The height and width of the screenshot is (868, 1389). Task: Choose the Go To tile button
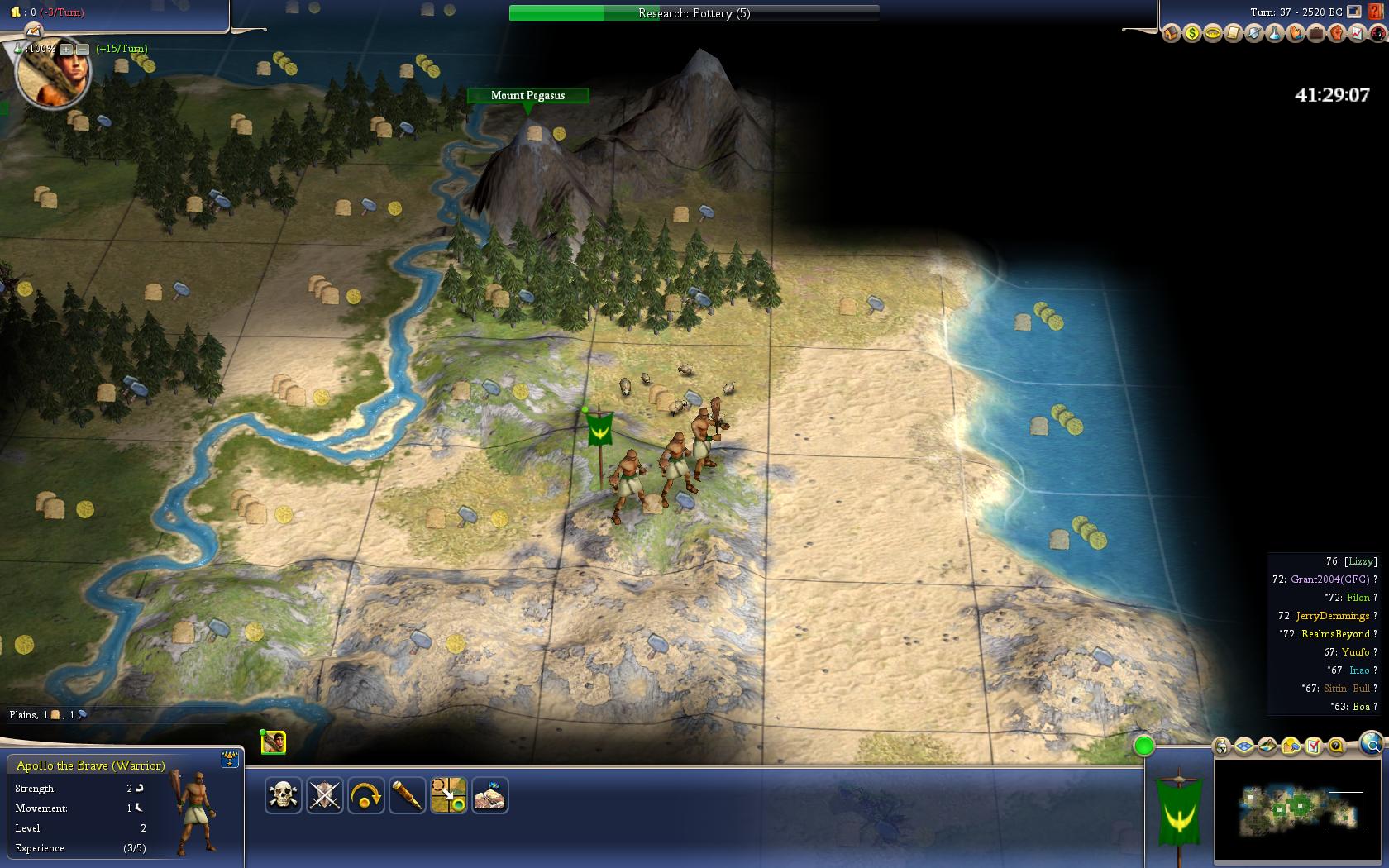pyautogui.click(x=449, y=796)
